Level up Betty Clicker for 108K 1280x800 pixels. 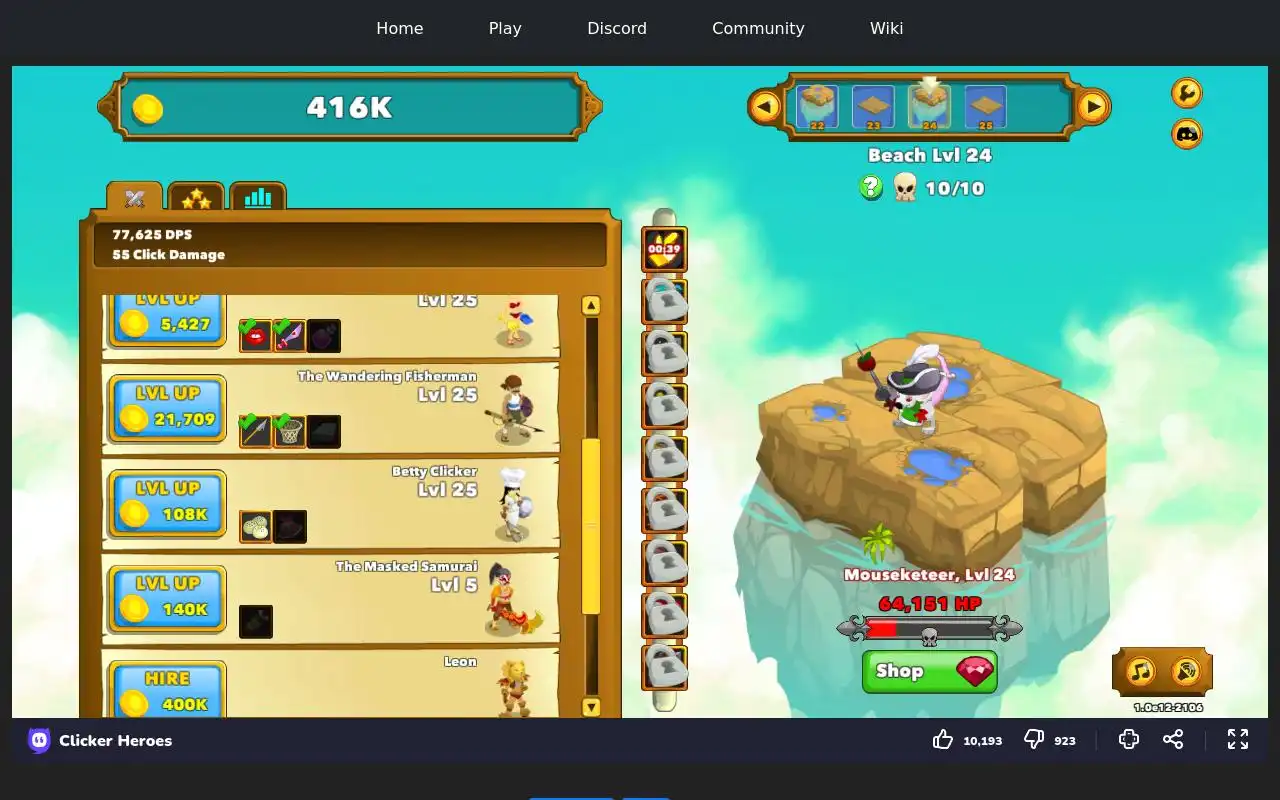pos(167,502)
